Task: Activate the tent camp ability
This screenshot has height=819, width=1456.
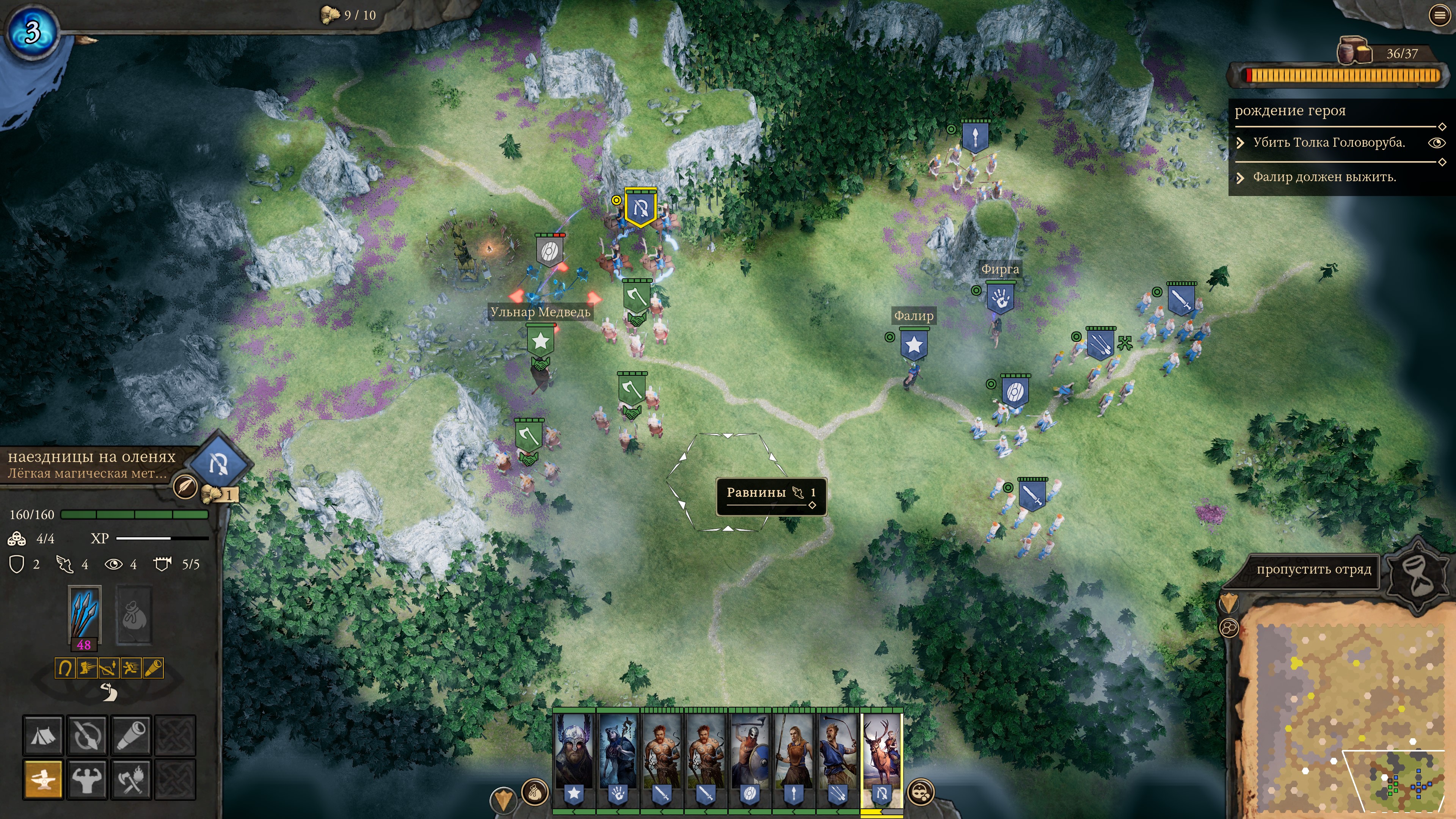Action: click(x=43, y=735)
